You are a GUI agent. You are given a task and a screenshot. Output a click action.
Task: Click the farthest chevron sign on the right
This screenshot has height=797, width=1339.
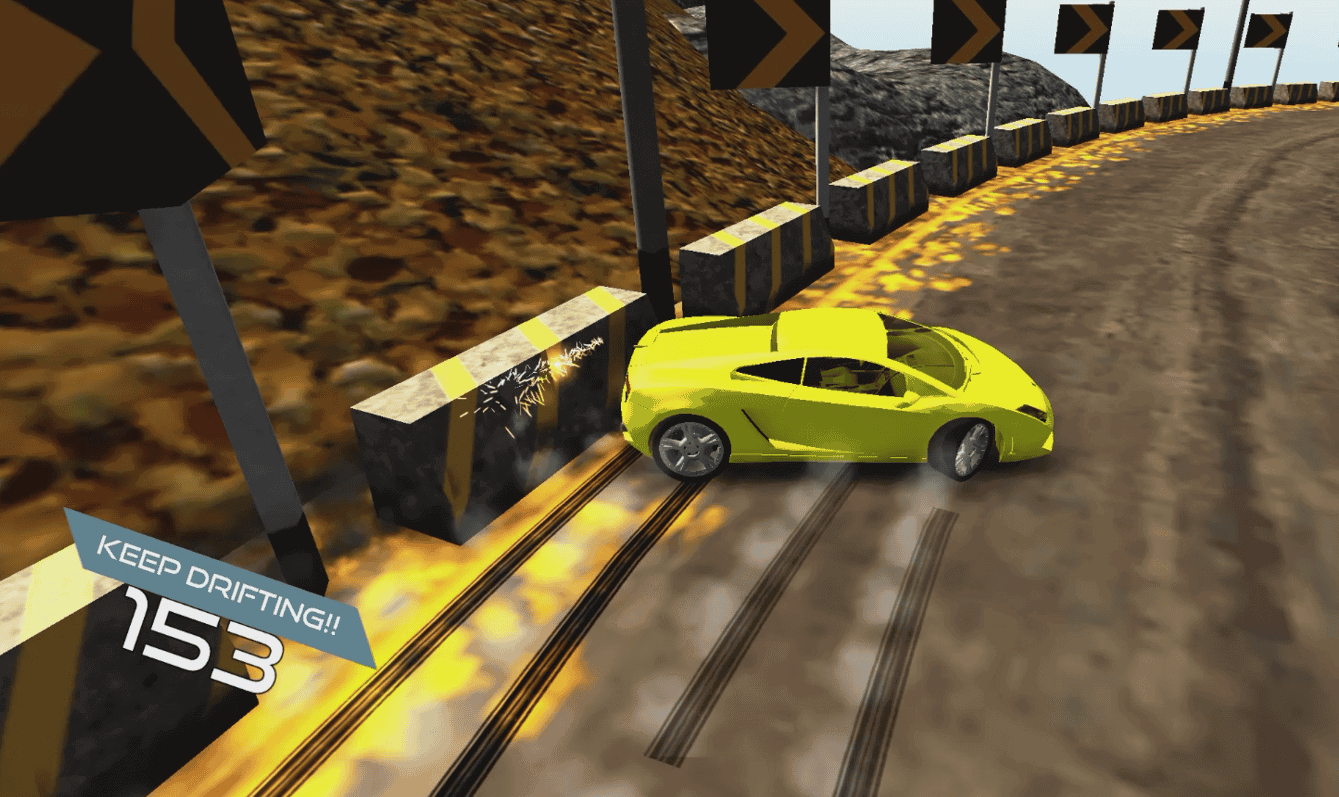tap(1270, 30)
